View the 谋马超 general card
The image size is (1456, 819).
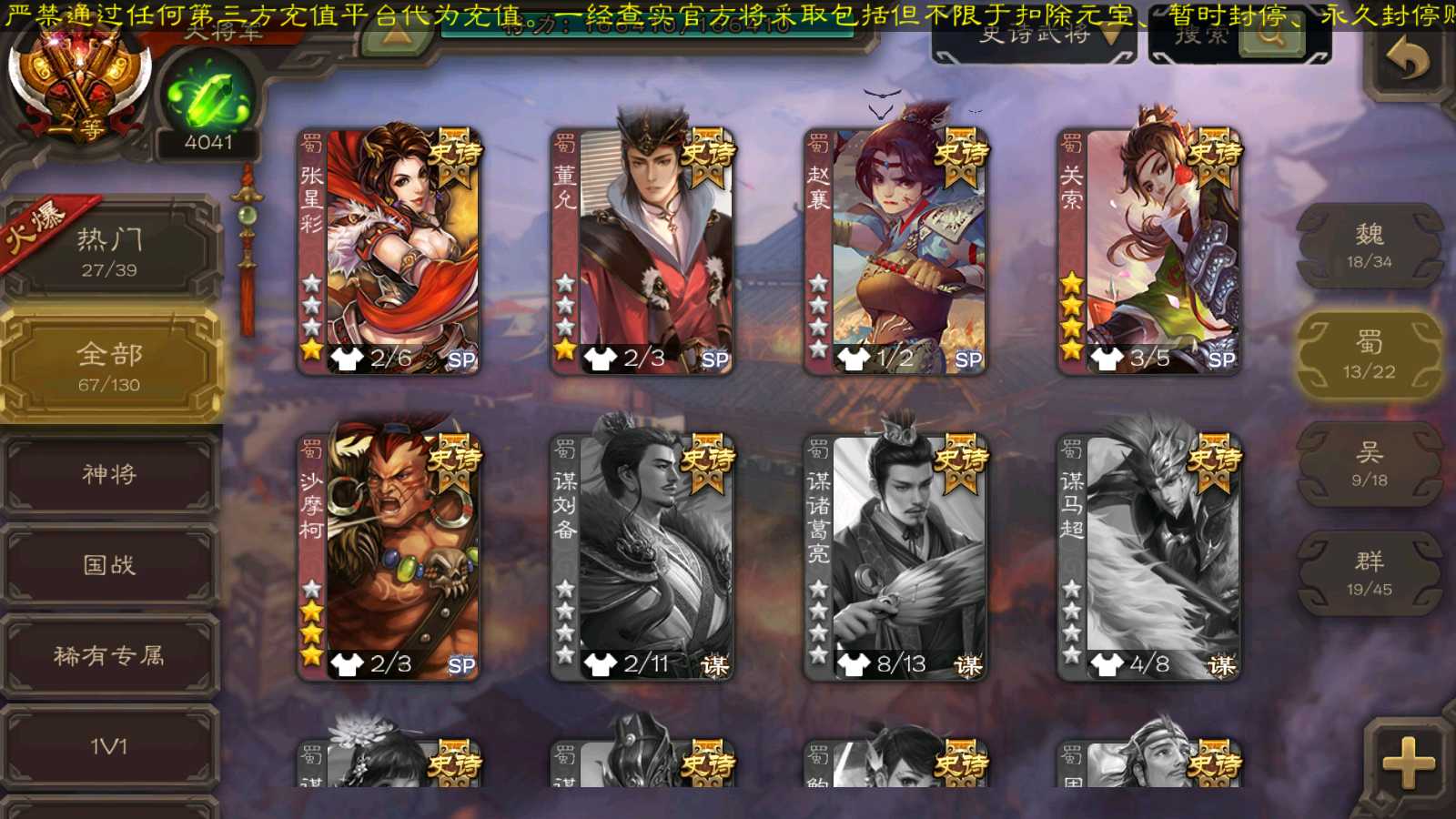(1148, 557)
